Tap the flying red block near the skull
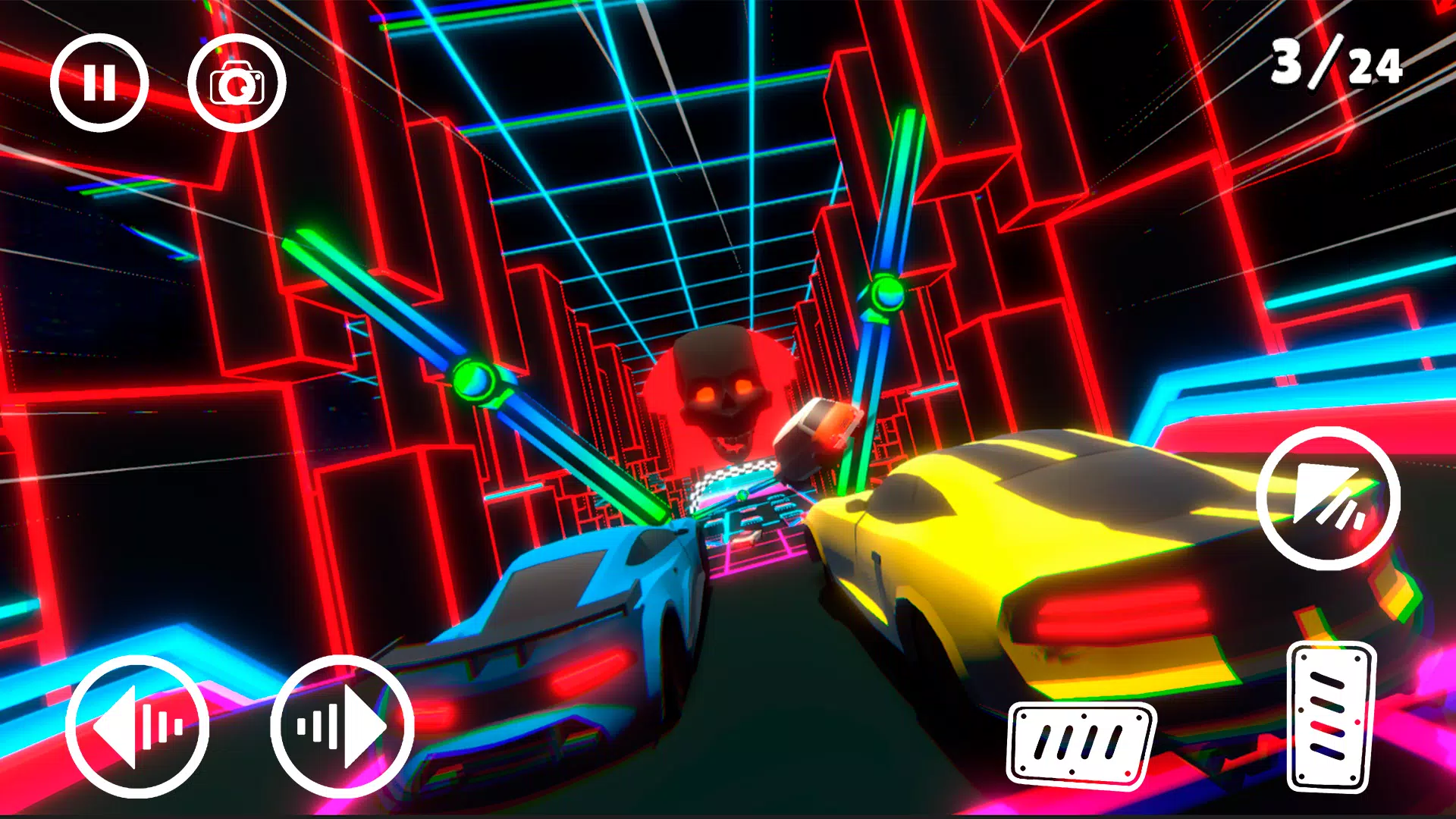 point(819,436)
